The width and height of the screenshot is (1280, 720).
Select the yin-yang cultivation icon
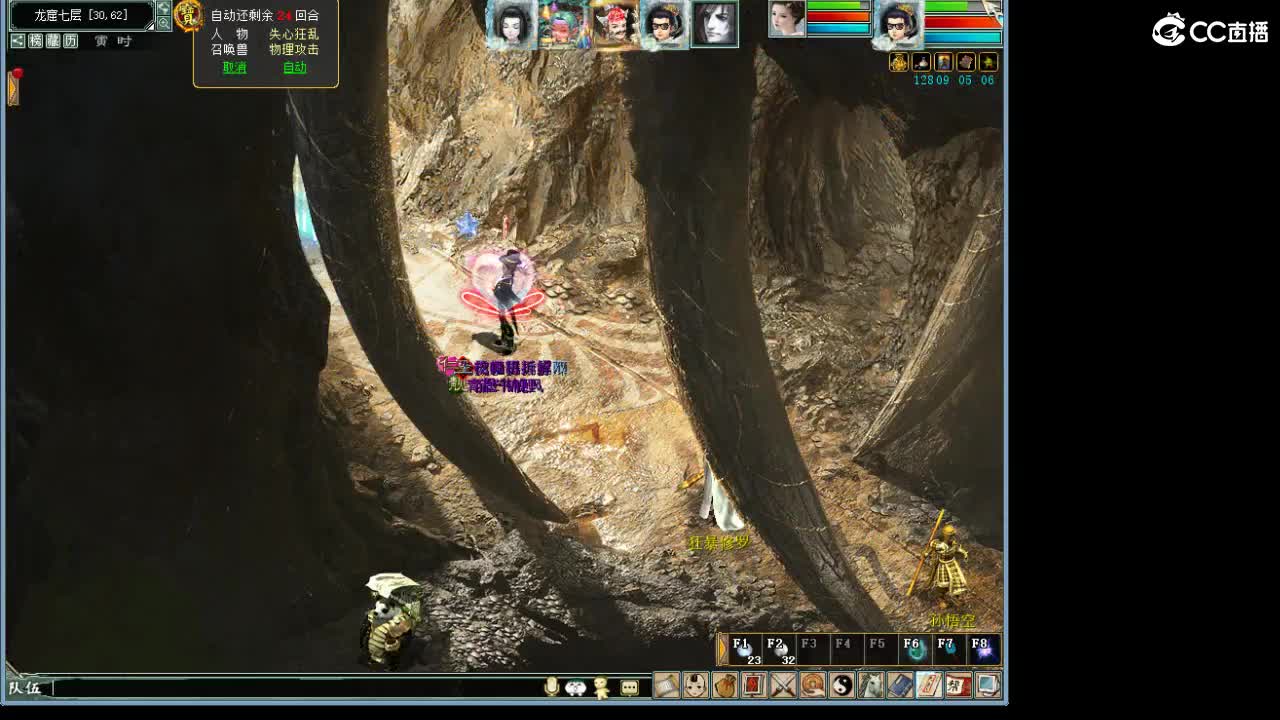coord(840,686)
